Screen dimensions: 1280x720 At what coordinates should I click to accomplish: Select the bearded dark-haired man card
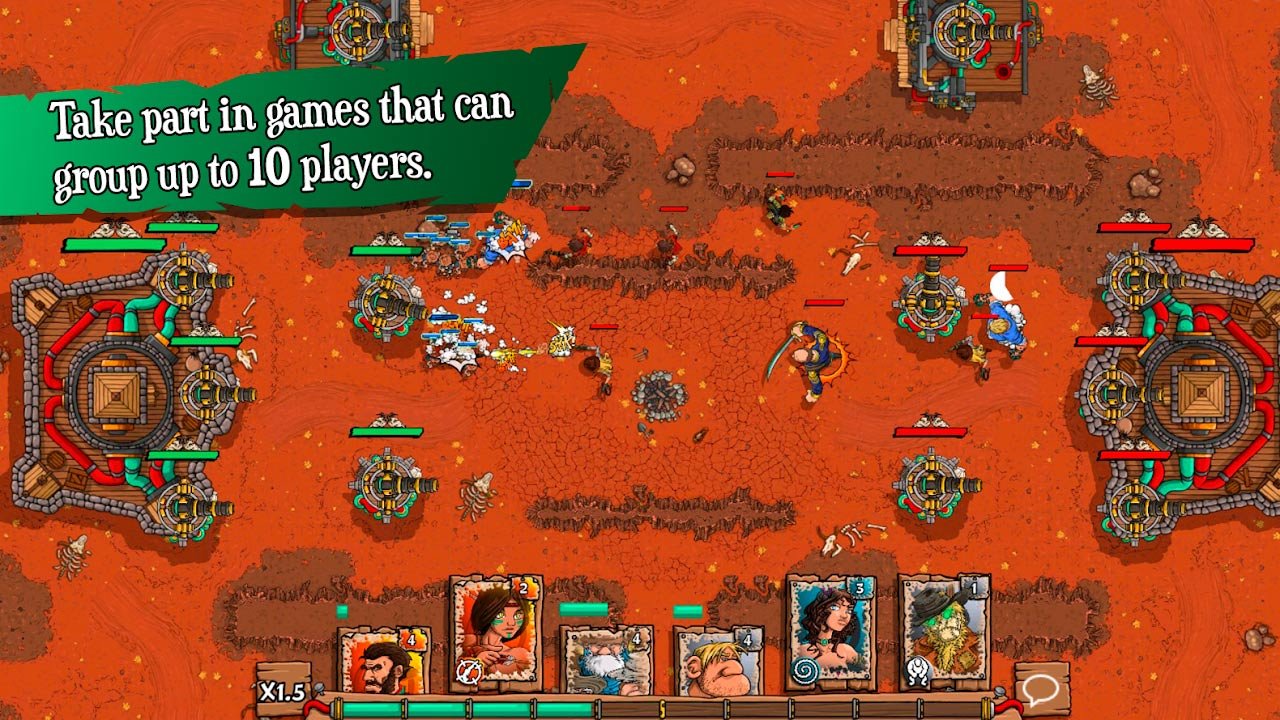point(384,660)
